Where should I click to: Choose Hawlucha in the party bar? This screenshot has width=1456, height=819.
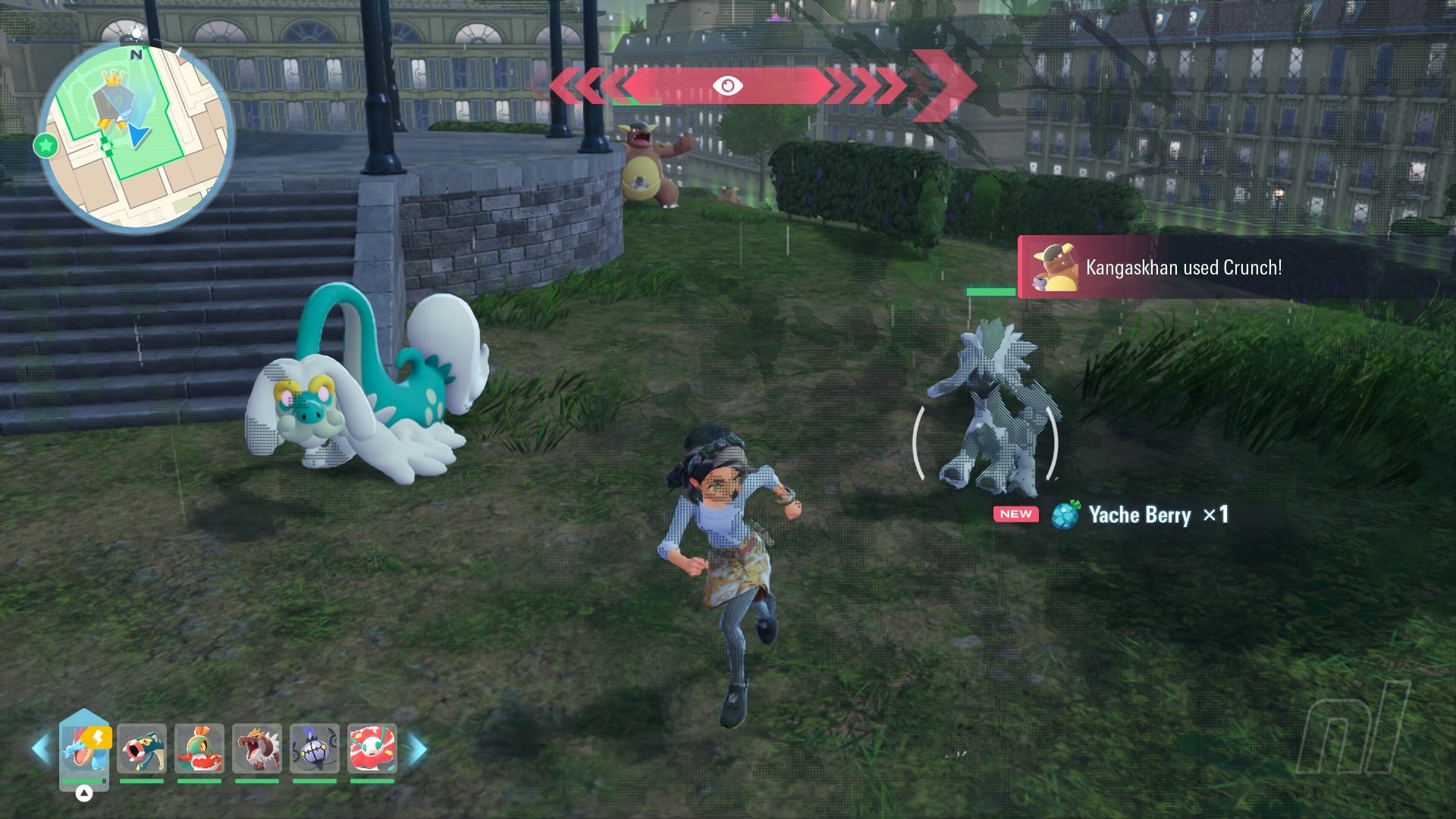coord(199,748)
